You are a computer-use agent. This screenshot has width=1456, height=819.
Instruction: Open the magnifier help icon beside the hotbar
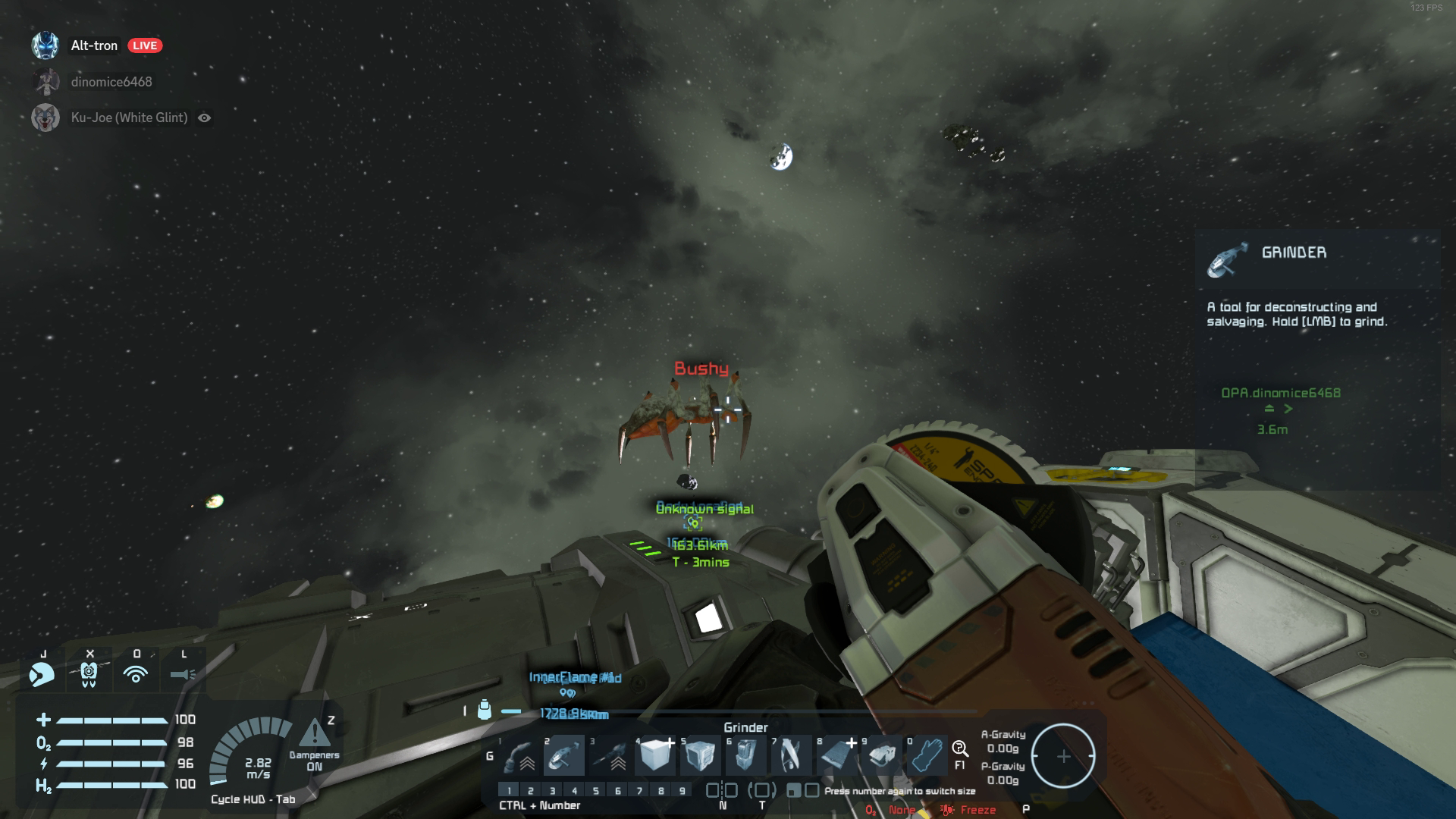pos(960,749)
